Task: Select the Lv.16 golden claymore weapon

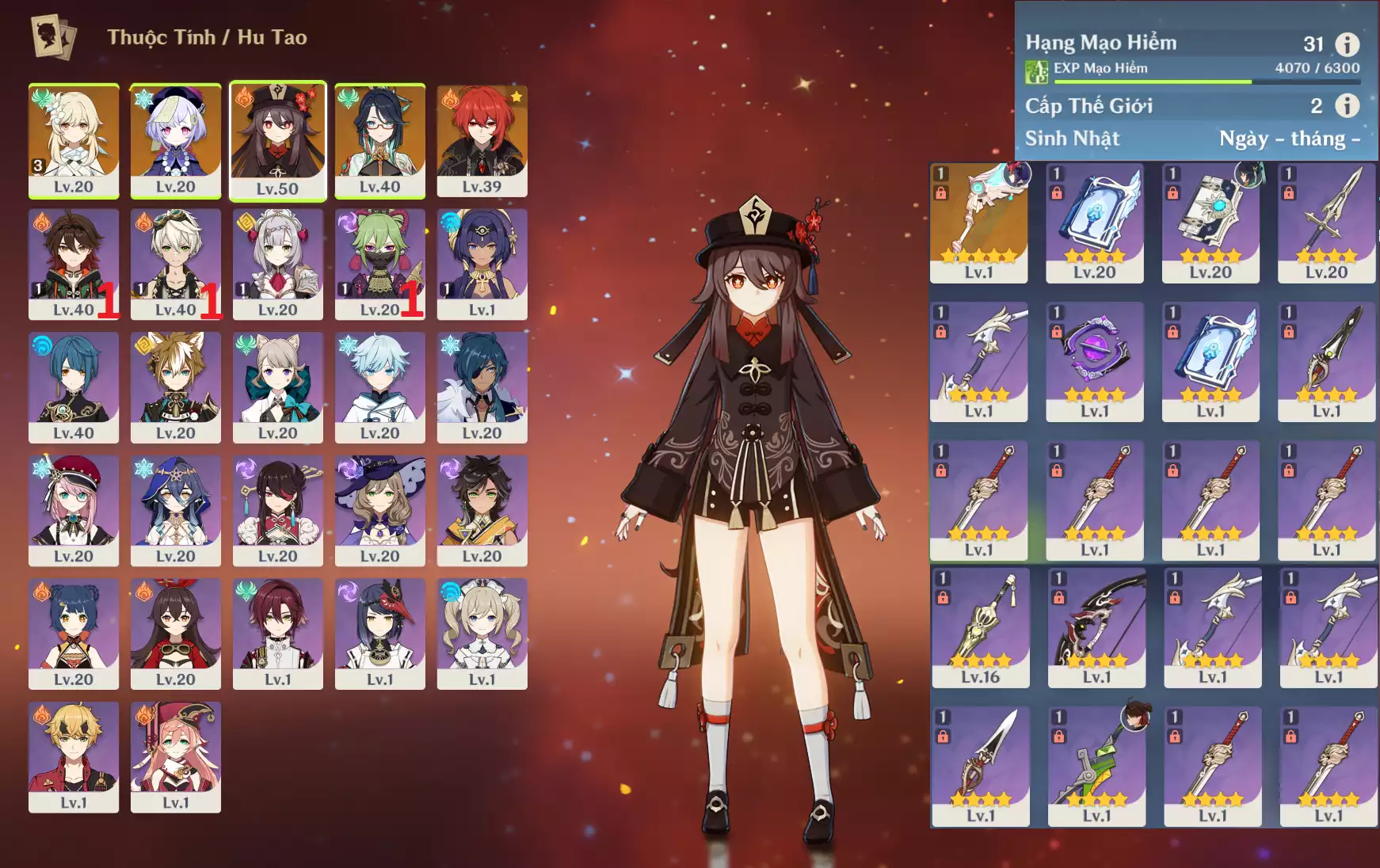Action: (980, 627)
